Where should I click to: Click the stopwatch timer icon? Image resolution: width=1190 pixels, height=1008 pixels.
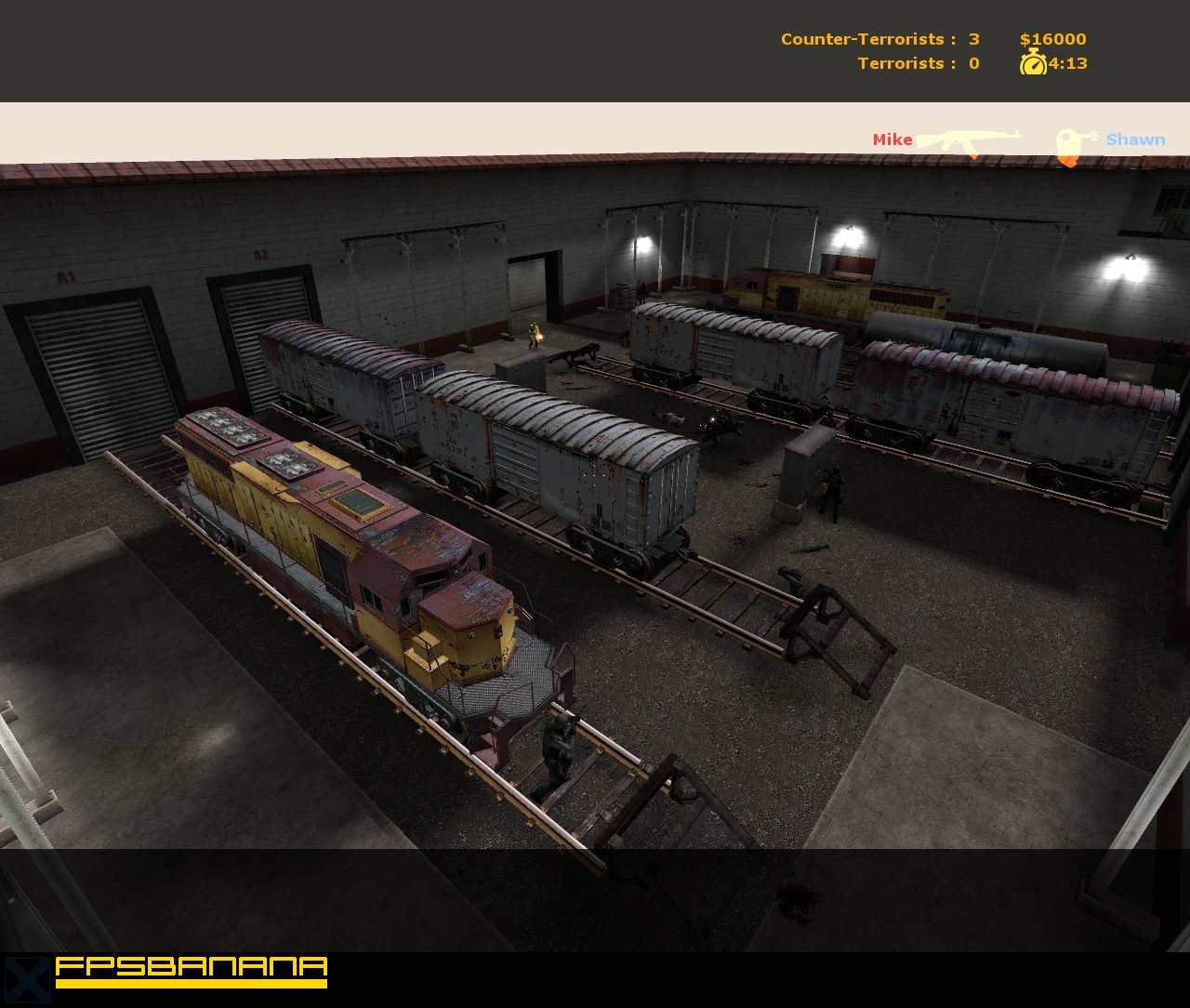tap(1032, 63)
